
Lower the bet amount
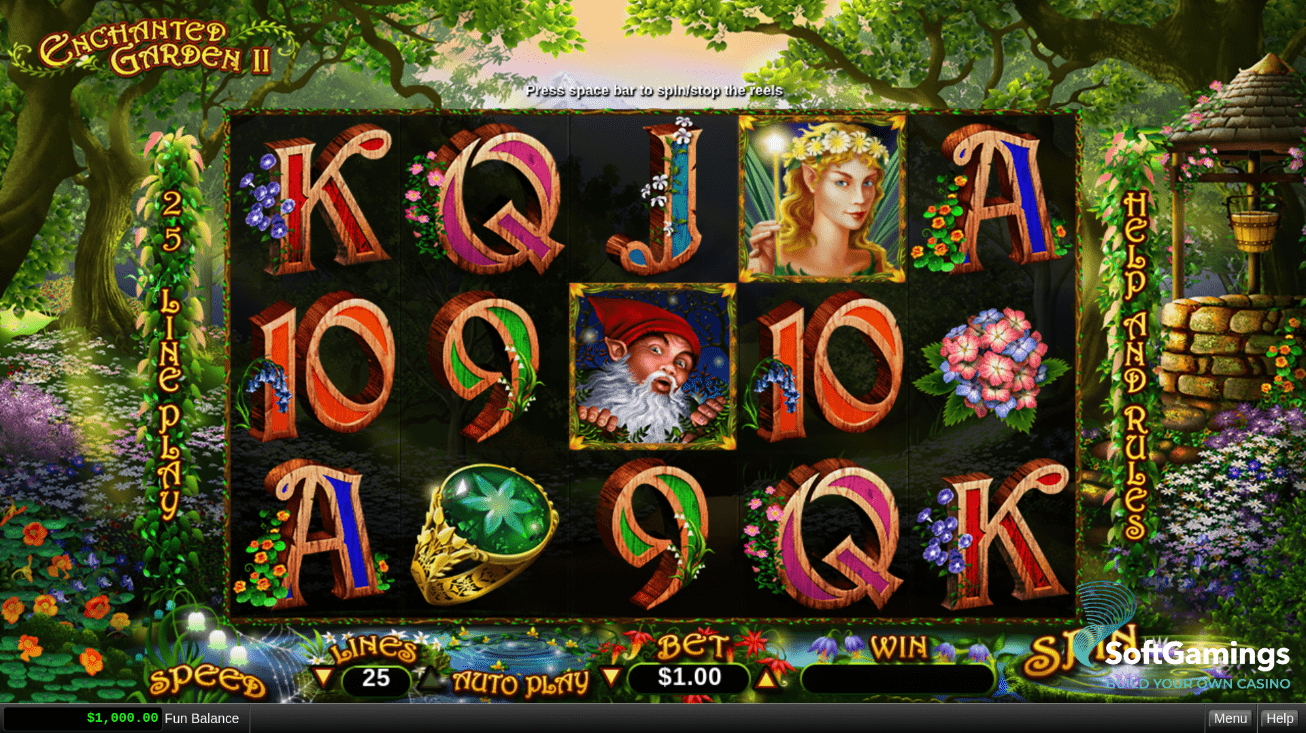pyautogui.click(x=611, y=677)
